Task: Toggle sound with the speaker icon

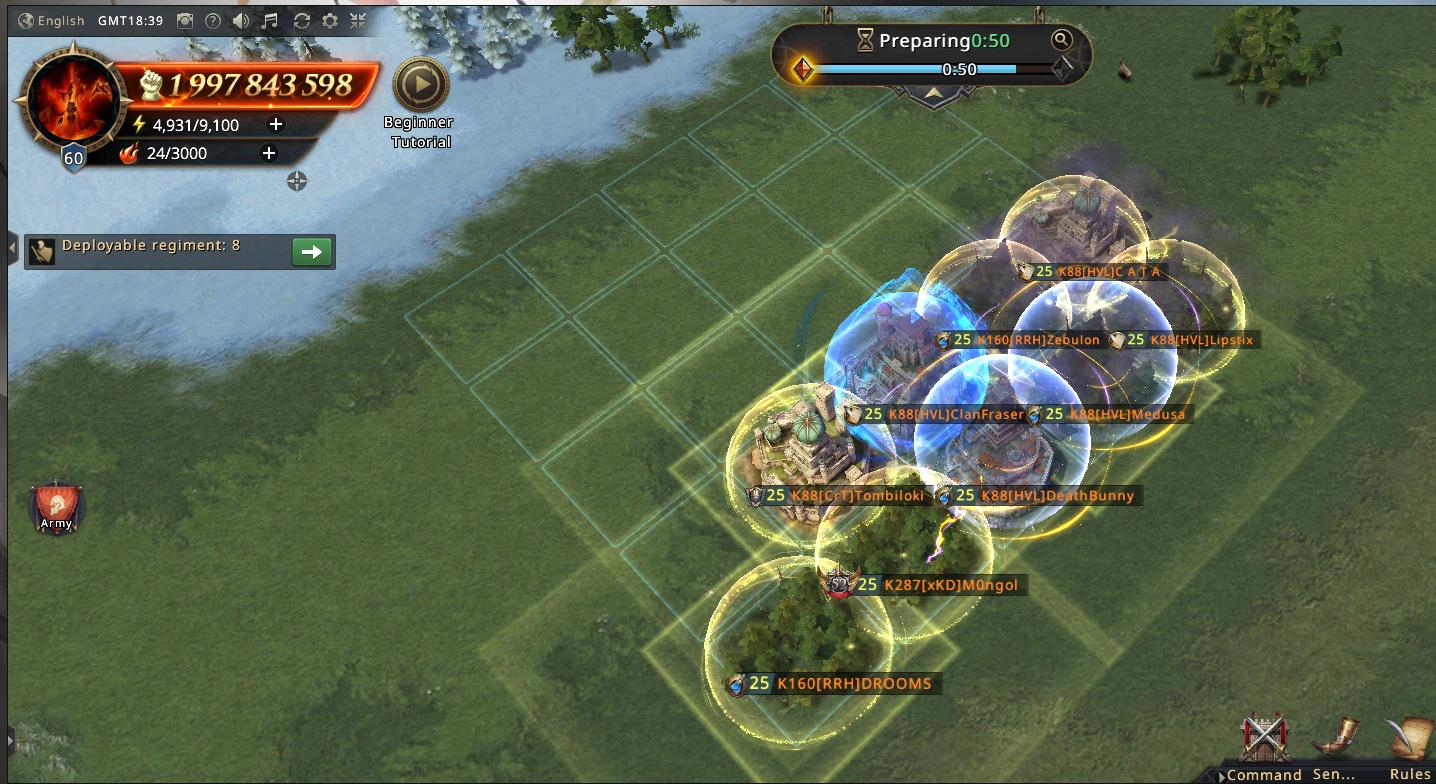Action: [x=241, y=21]
